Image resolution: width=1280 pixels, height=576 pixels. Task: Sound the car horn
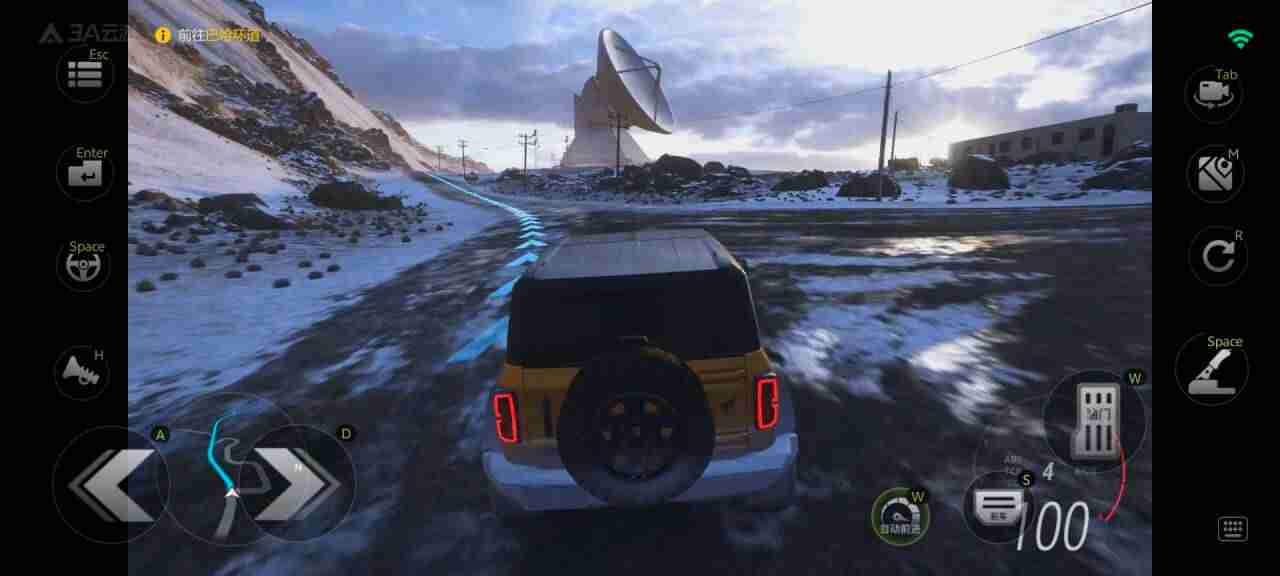82,372
